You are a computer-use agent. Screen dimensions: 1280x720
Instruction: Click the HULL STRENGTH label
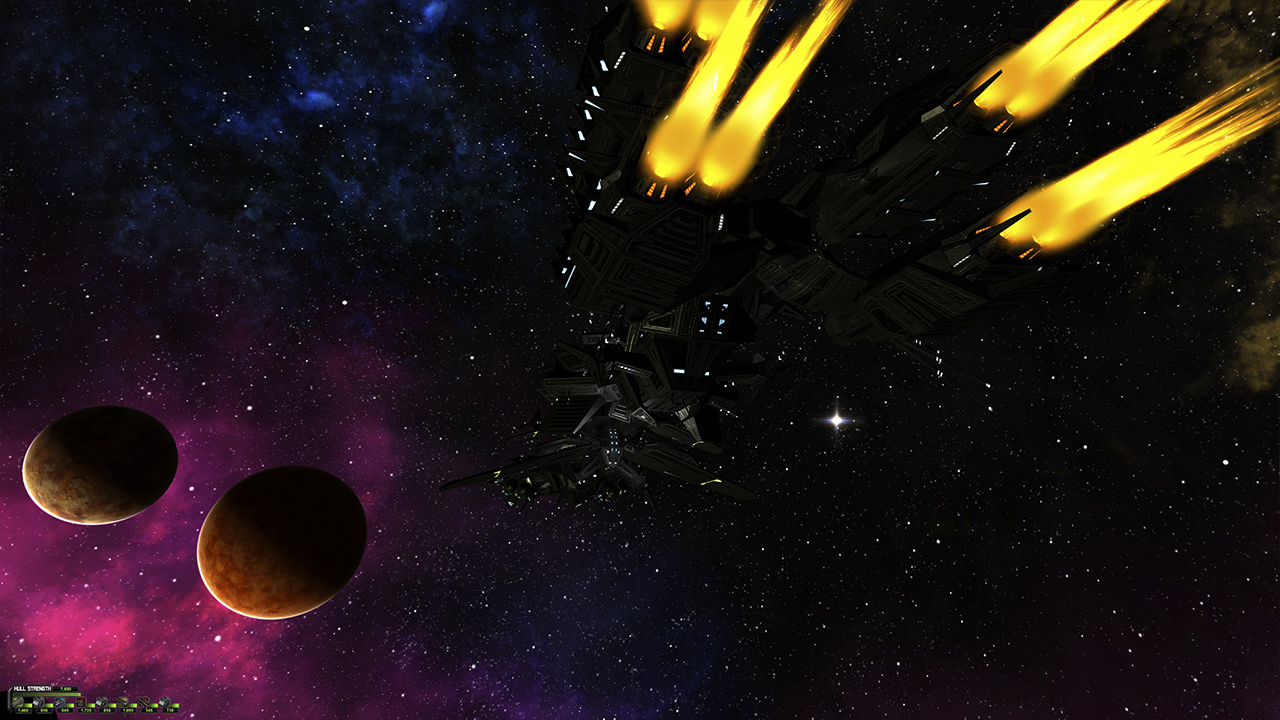[x=32, y=689]
